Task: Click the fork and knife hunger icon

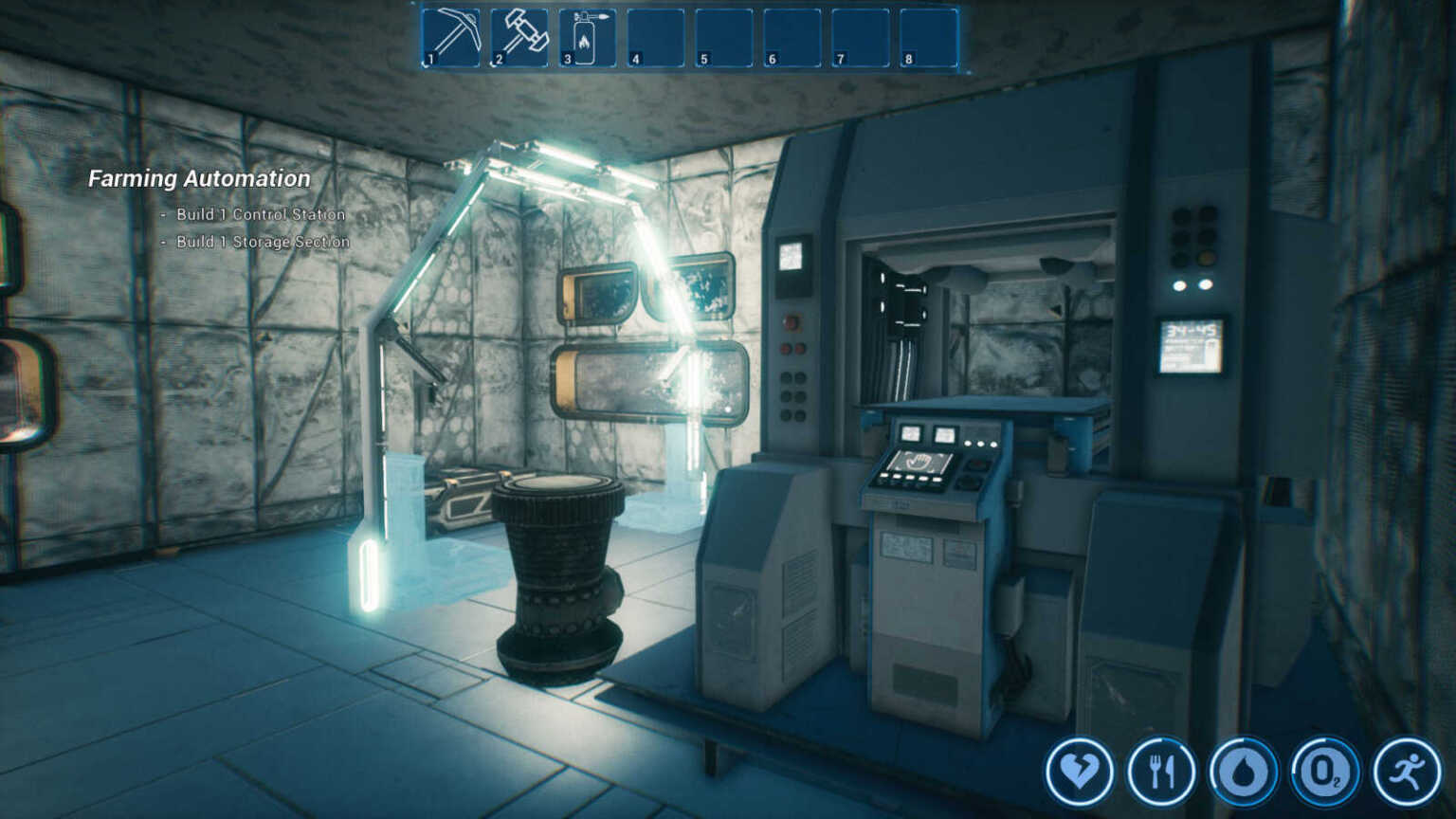Action: tap(1163, 772)
